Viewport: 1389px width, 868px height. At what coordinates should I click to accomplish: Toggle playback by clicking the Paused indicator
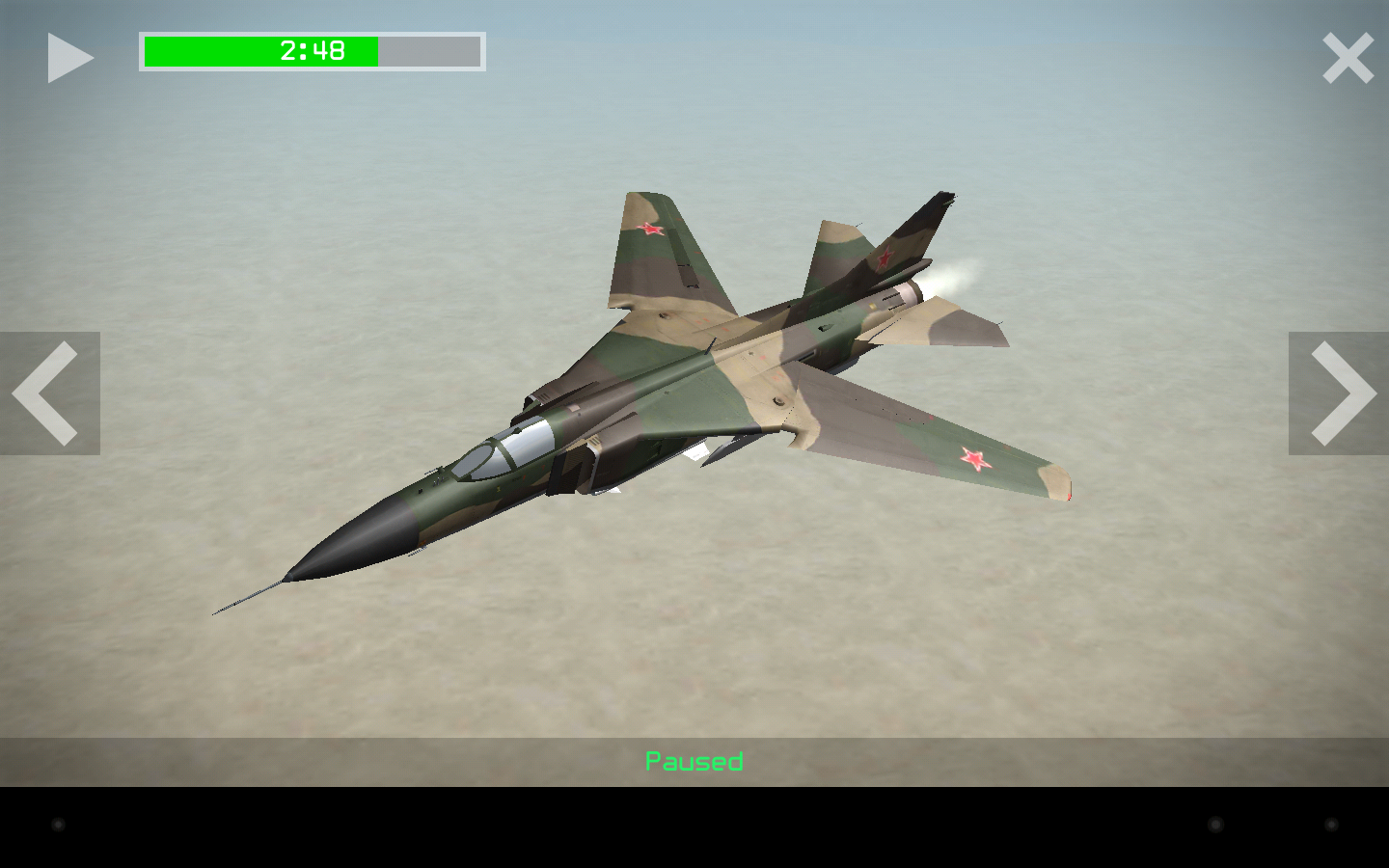point(694,761)
